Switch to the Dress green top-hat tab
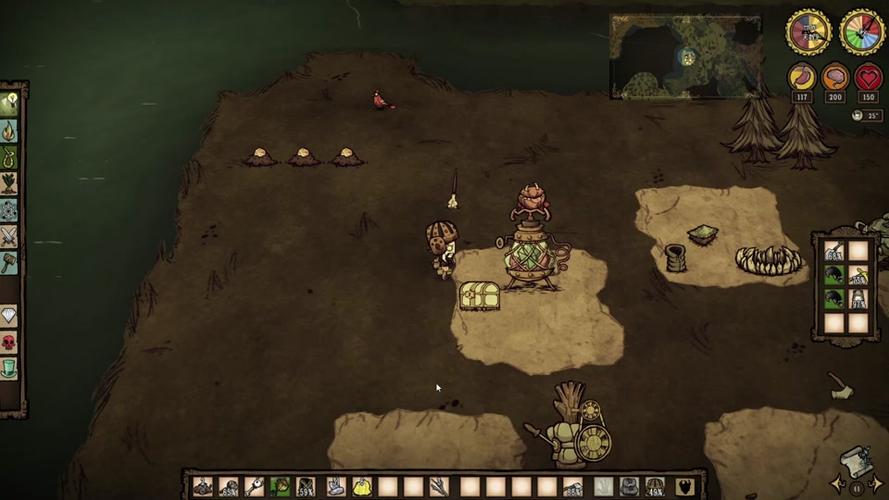The image size is (889, 500). pos(10,368)
